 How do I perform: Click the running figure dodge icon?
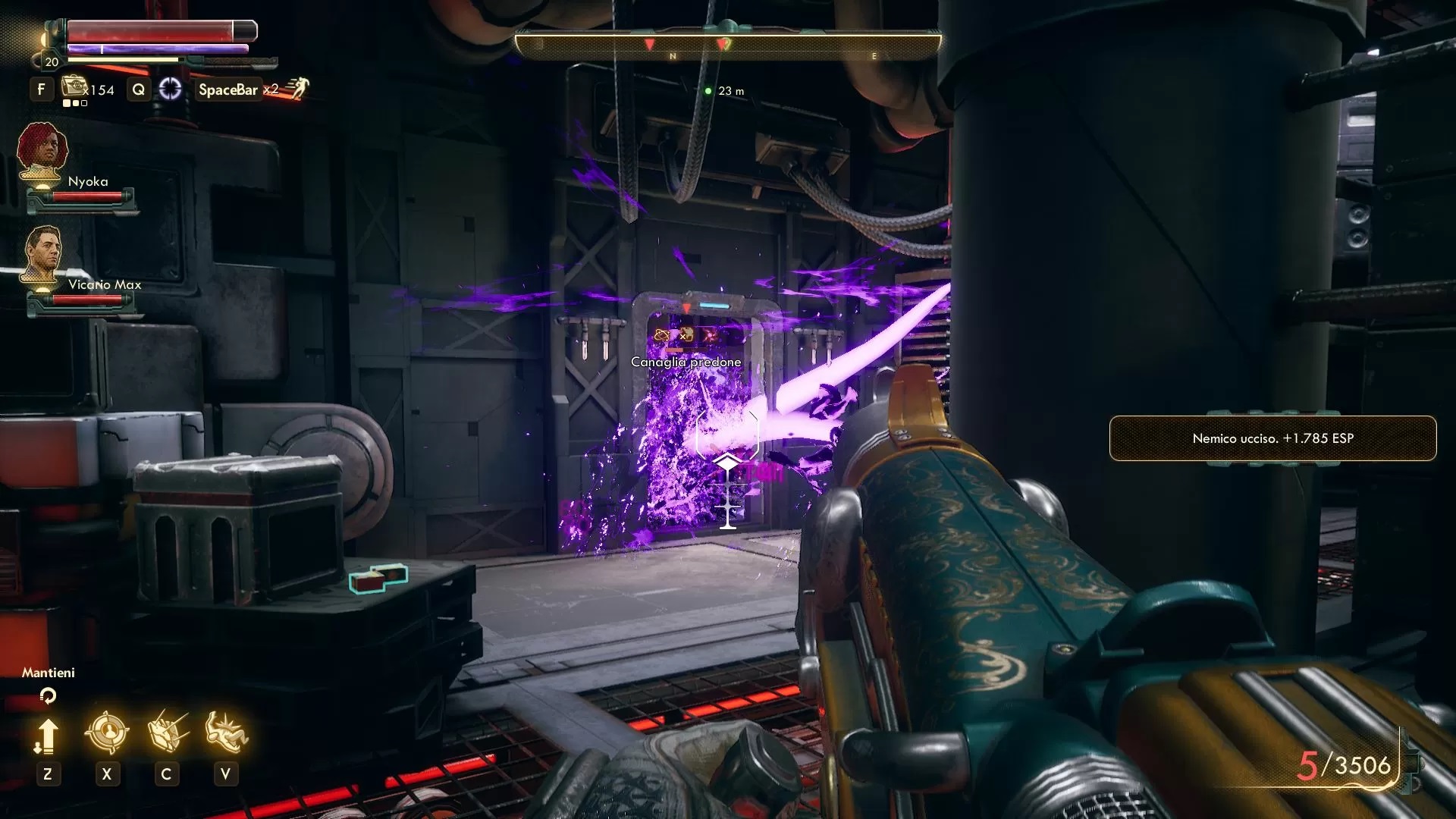(x=297, y=89)
